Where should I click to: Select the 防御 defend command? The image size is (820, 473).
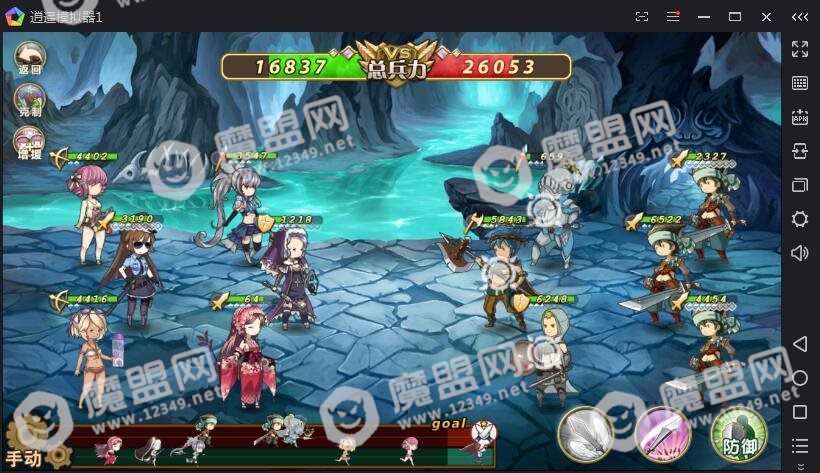[x=738, y=434]
